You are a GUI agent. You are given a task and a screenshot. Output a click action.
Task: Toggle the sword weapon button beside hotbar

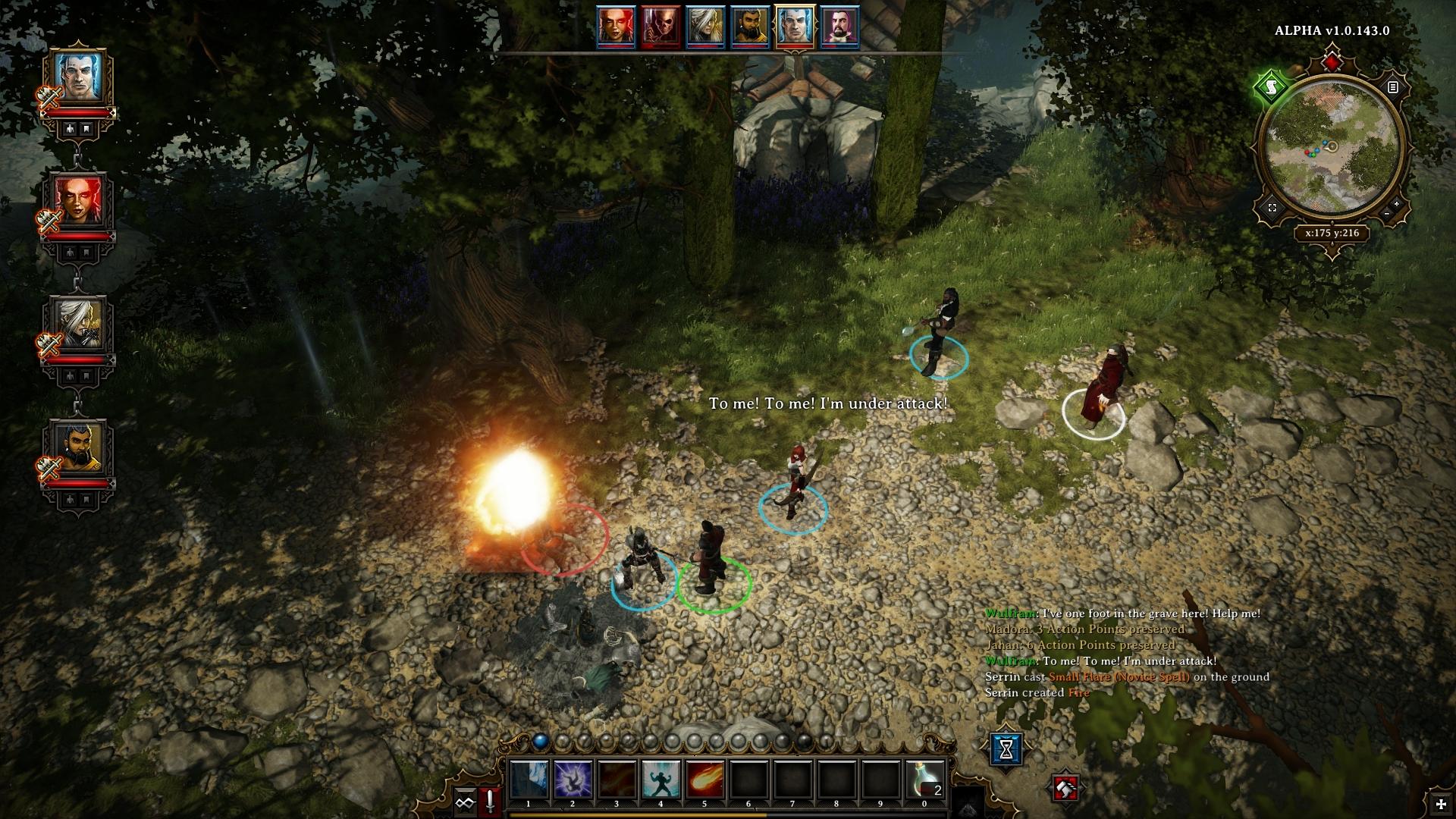point(491,802)
